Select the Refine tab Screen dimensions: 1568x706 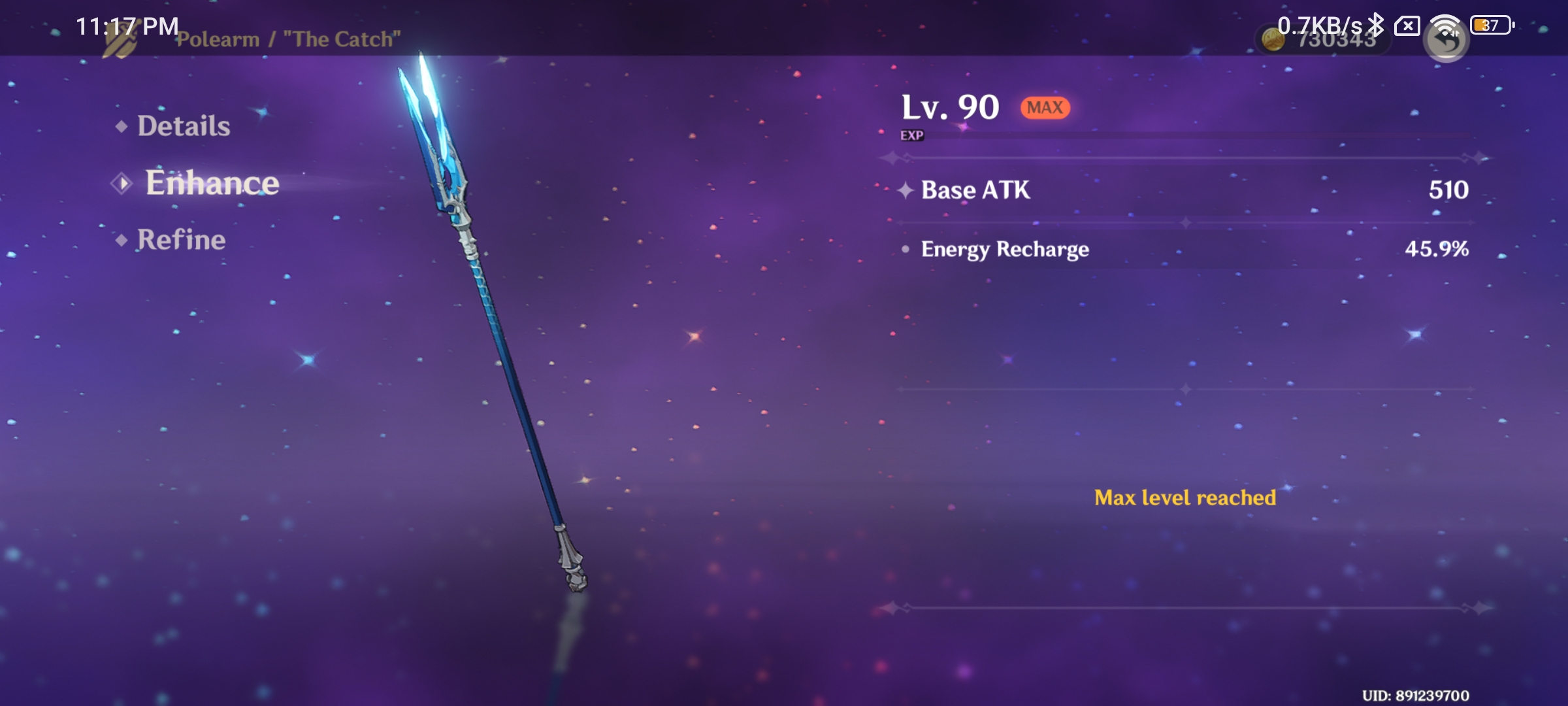[x=180, y=240]
